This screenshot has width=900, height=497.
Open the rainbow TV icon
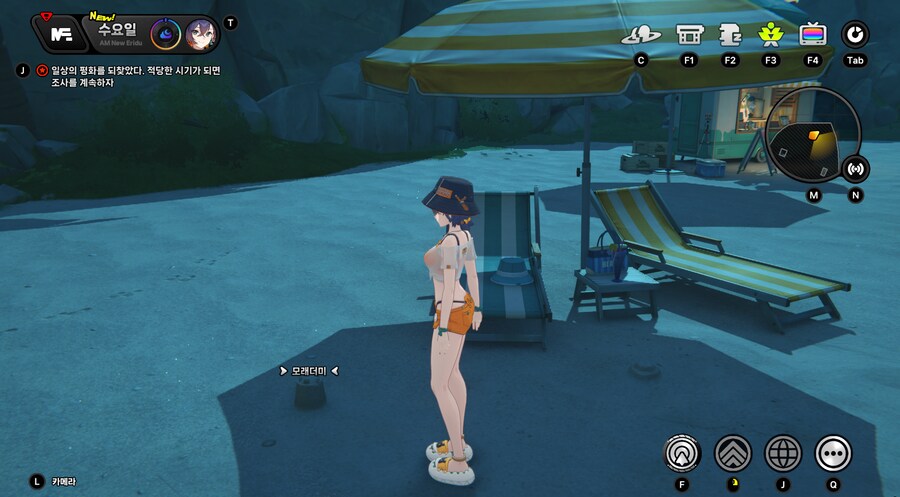813,35
